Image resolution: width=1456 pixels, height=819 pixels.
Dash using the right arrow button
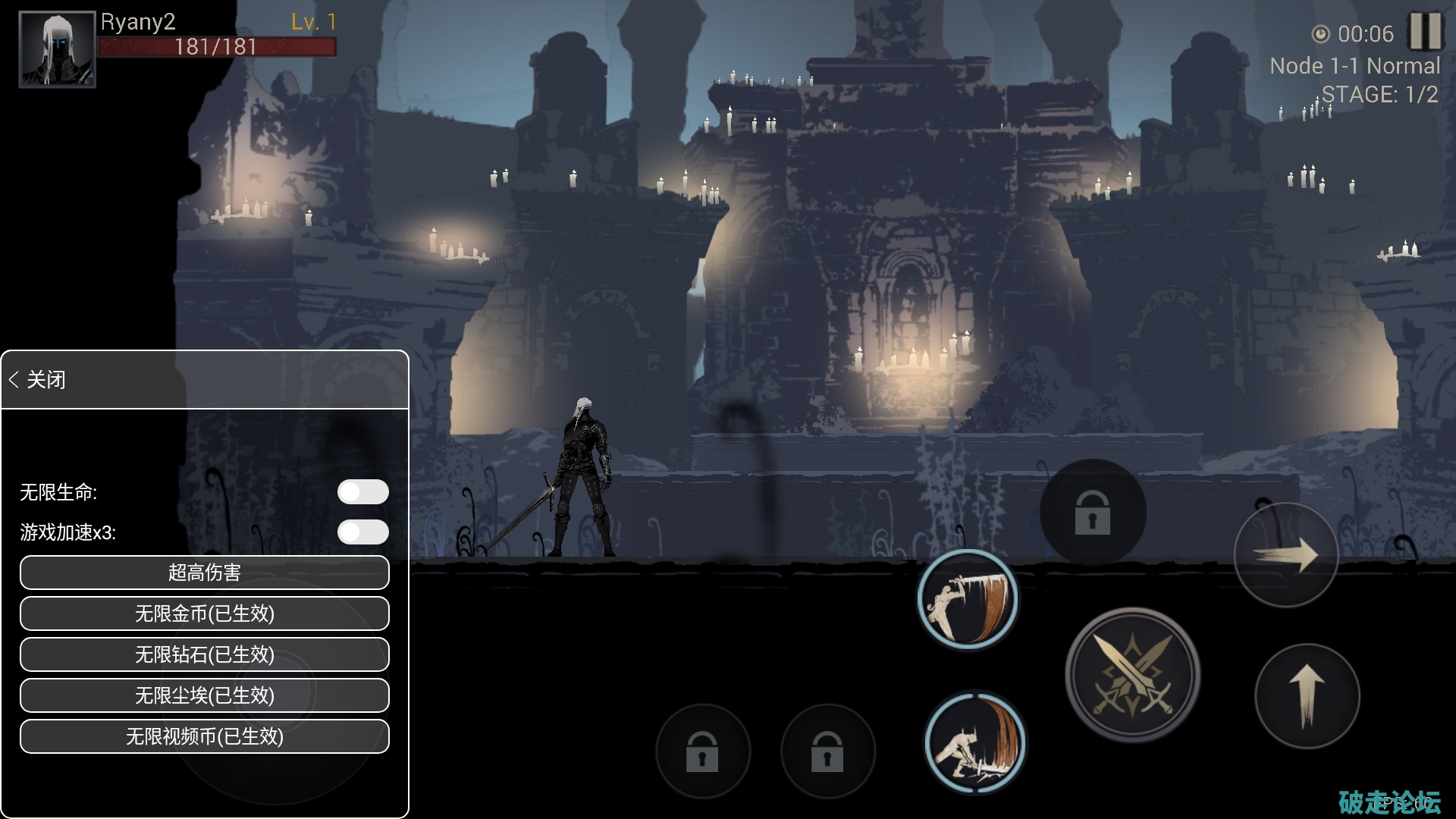tap(1286, 555)
